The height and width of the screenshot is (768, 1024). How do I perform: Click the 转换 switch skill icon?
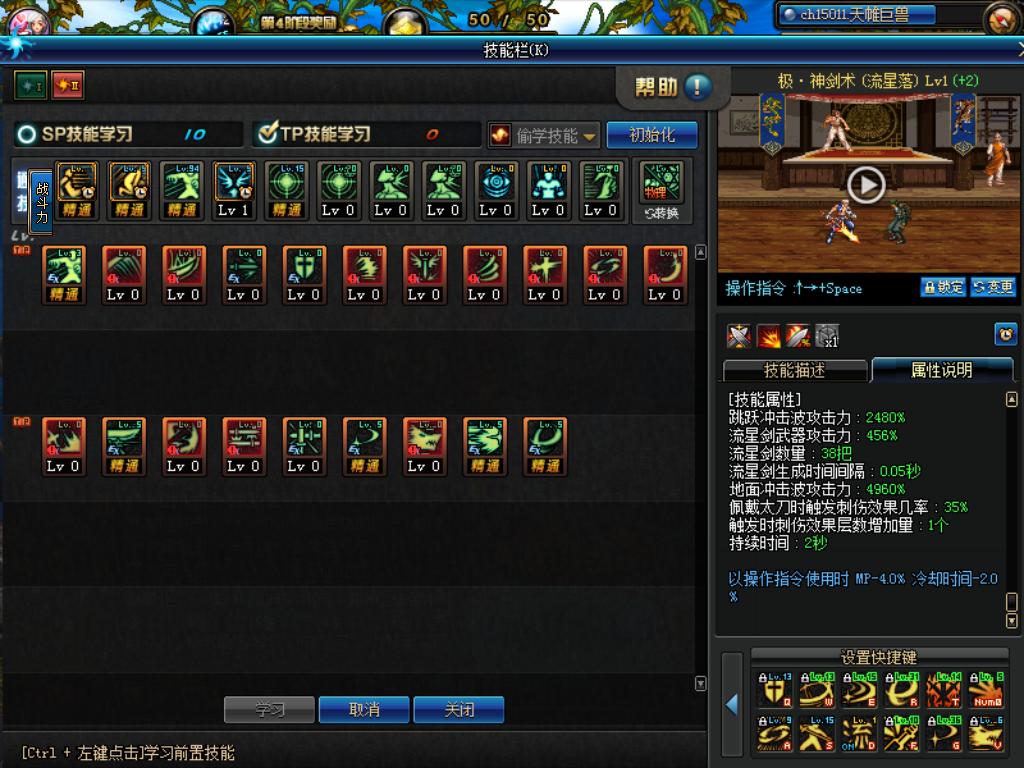[x=661, y=191]
